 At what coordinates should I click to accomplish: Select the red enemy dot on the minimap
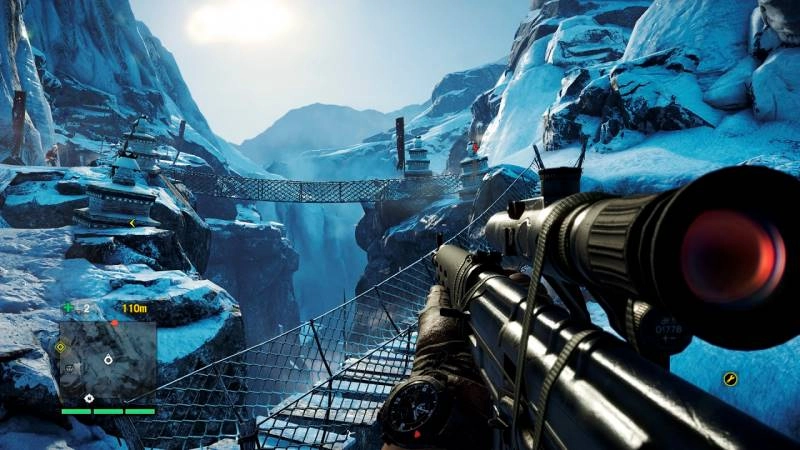(113, 322)
